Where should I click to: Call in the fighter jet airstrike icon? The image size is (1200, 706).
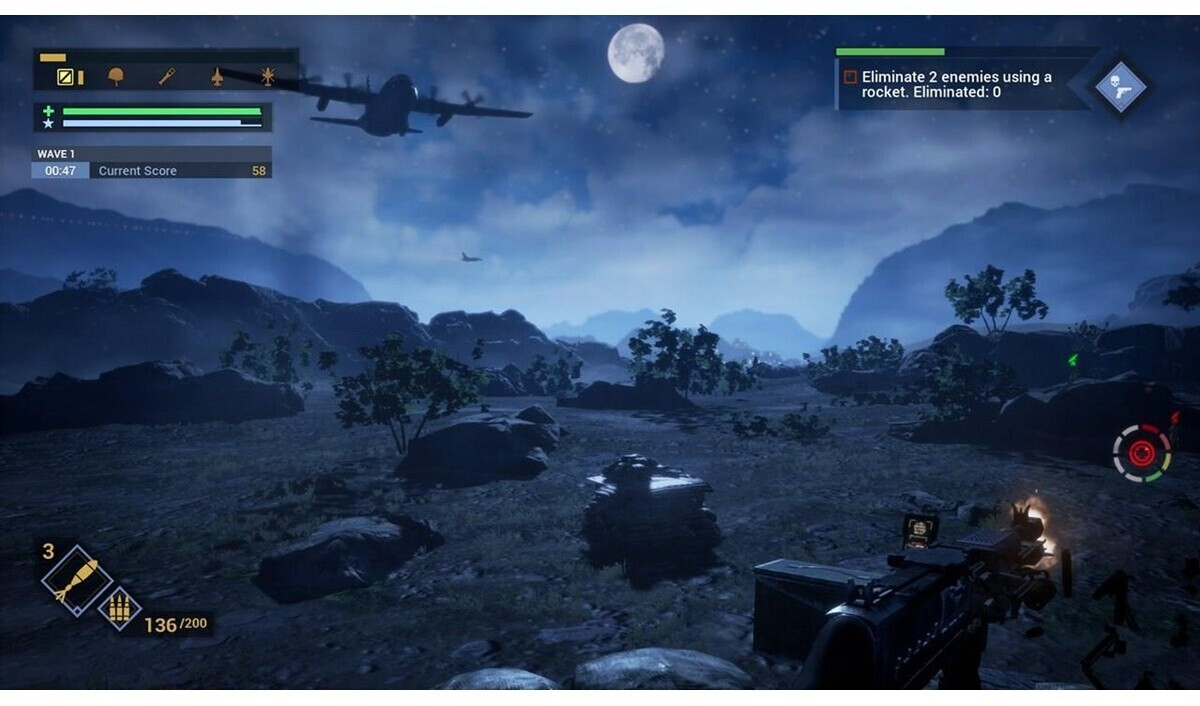(217, 77)
